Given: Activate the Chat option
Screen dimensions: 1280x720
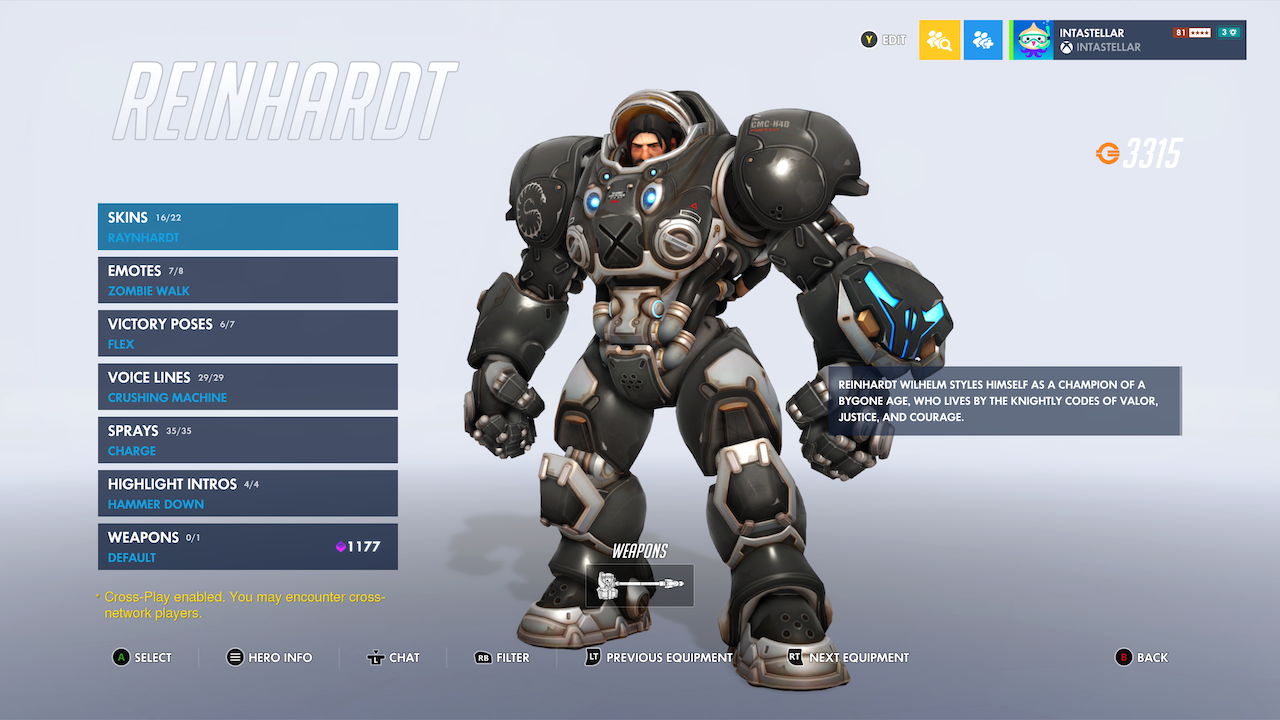Looking at the screenshot, I should pyautogui.click(x=395, y=657).
